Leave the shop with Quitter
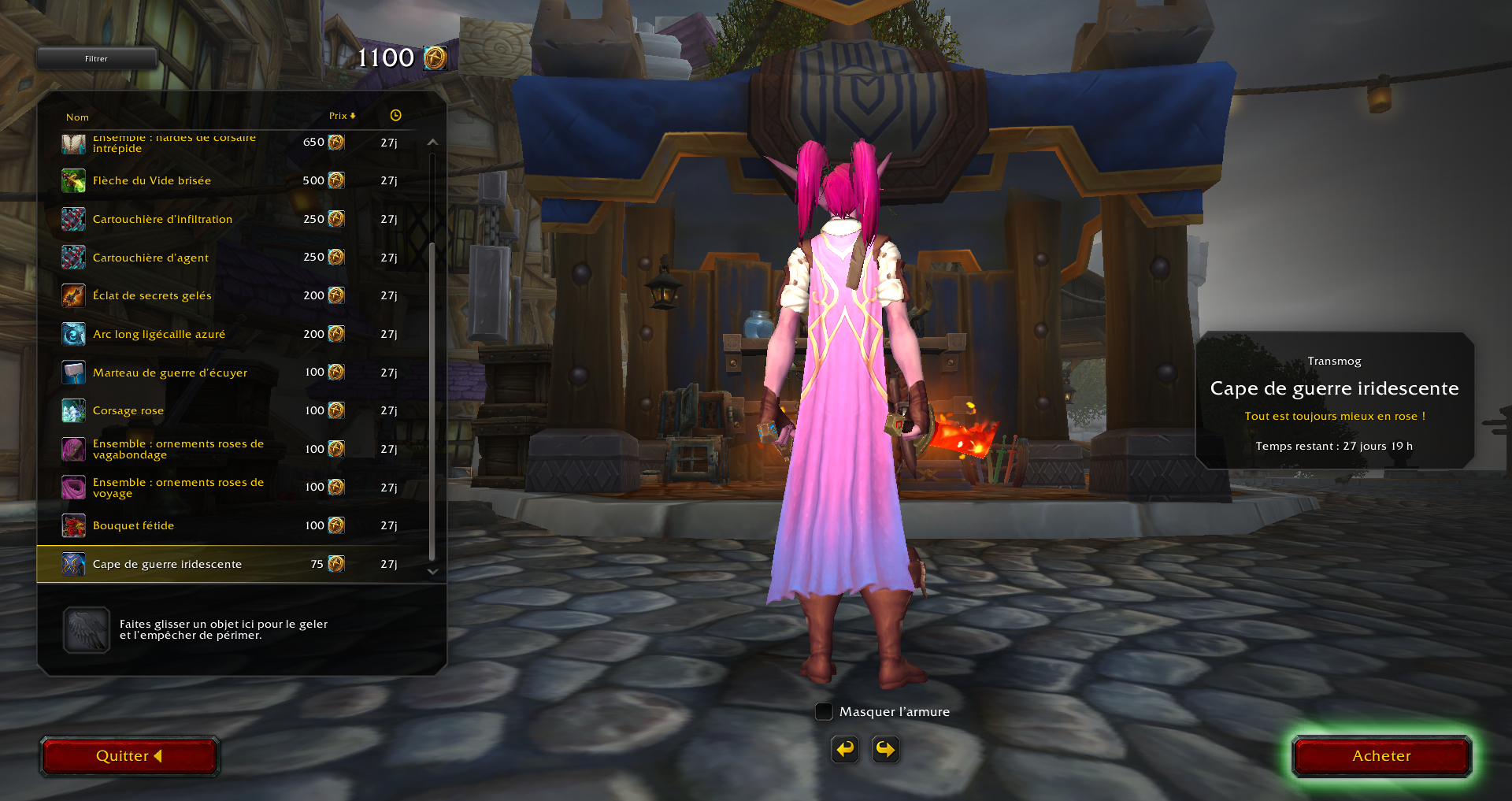1512x801 pixels. click(x=129, y=756)
